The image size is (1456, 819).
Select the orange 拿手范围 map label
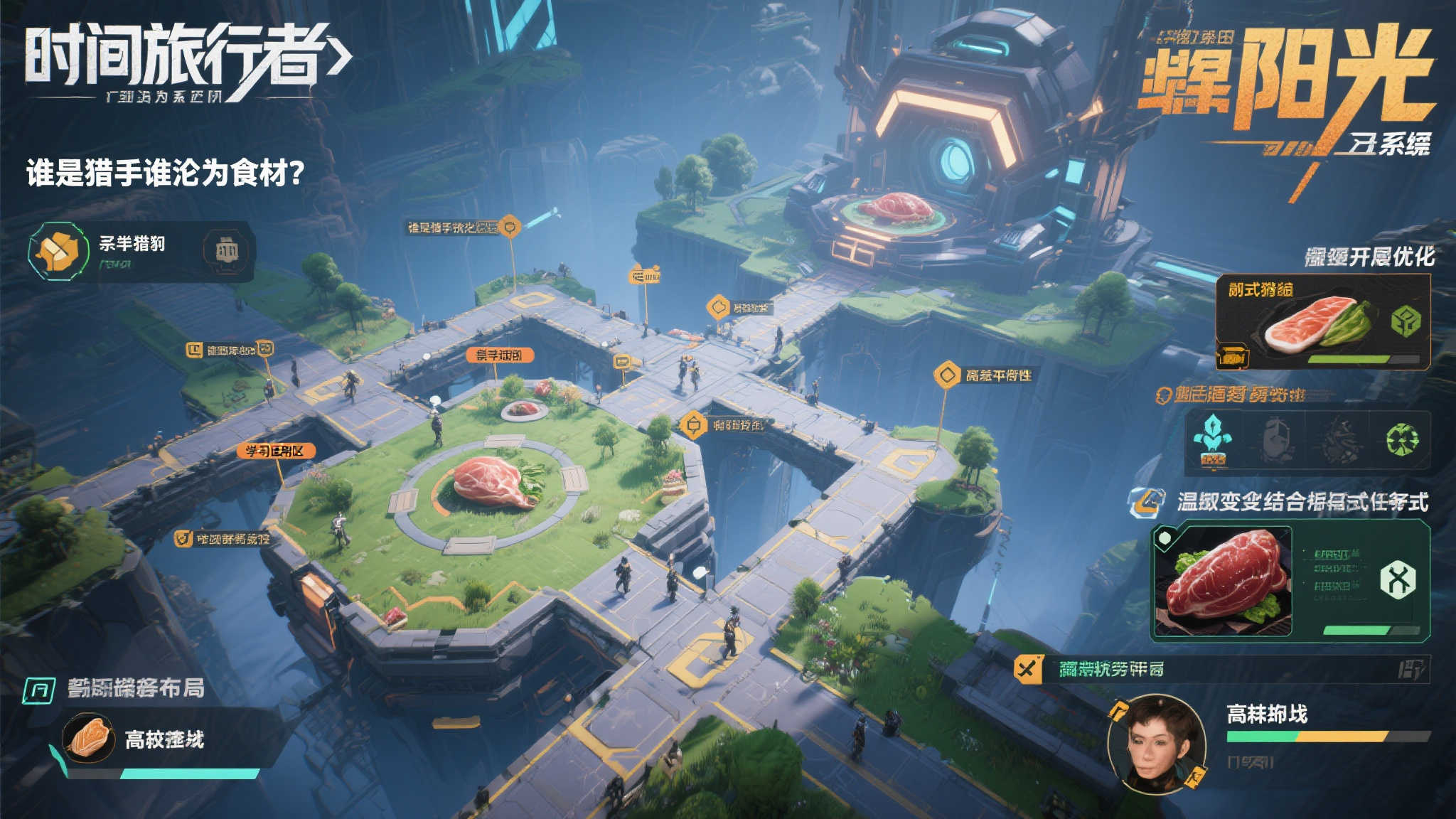pyautogui.click(x=499, y=355)
